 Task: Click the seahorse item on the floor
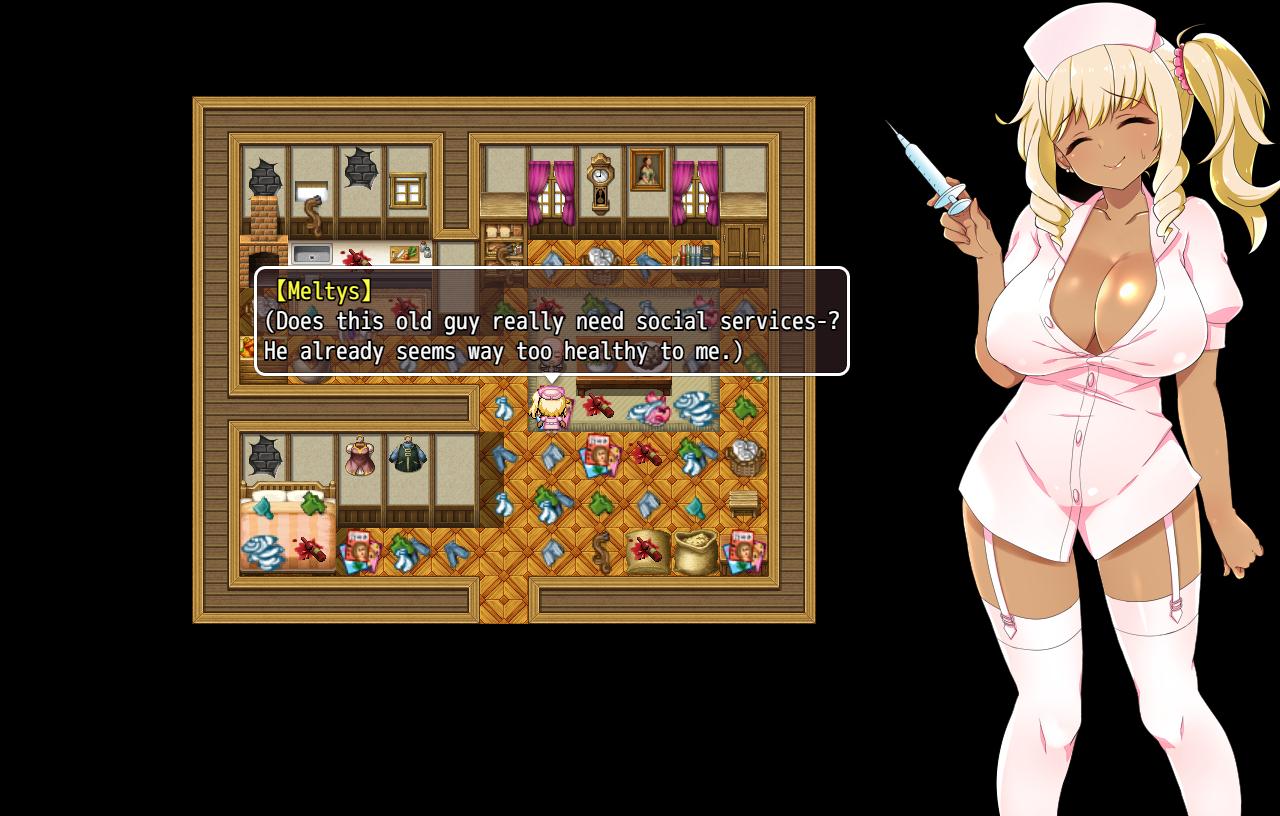[x=603, y=551]
